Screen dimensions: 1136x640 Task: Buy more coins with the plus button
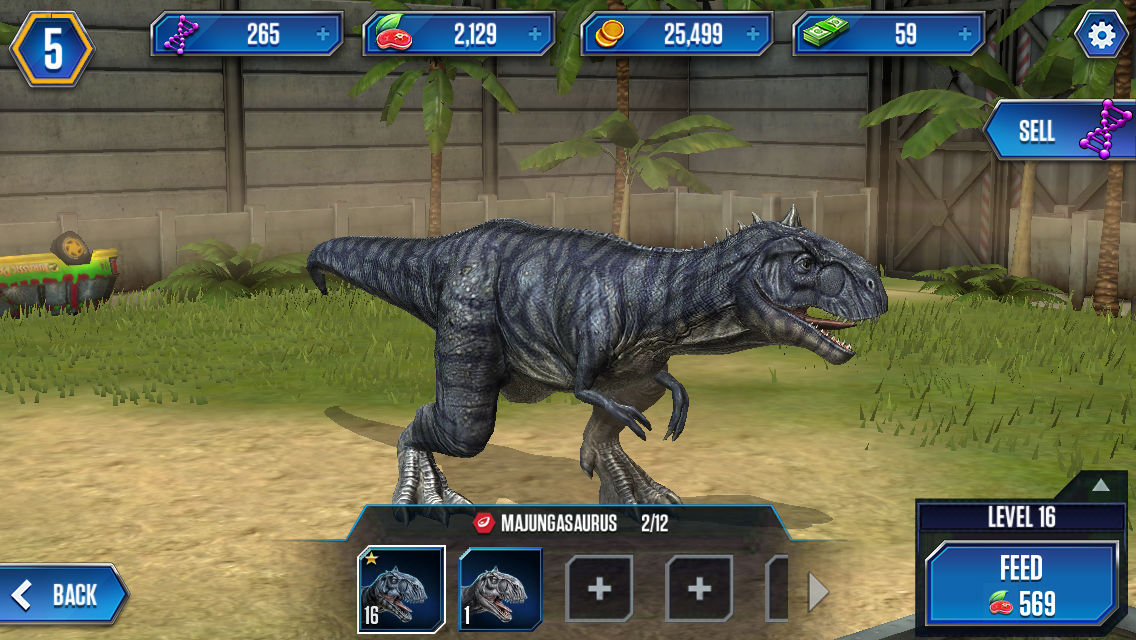pos(751,35)
